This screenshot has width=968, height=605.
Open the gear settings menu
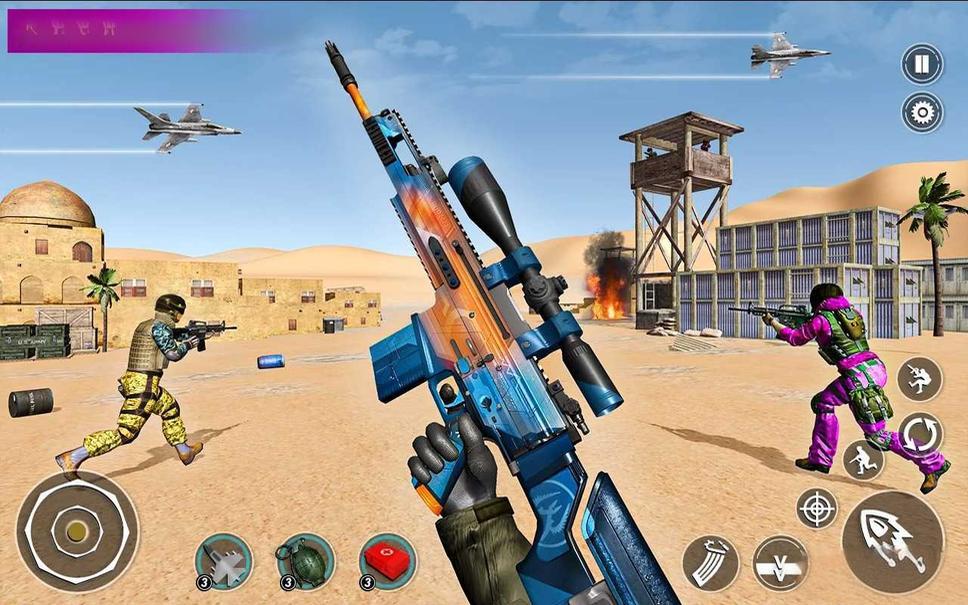pyautogui.click(x=922, y=112)
